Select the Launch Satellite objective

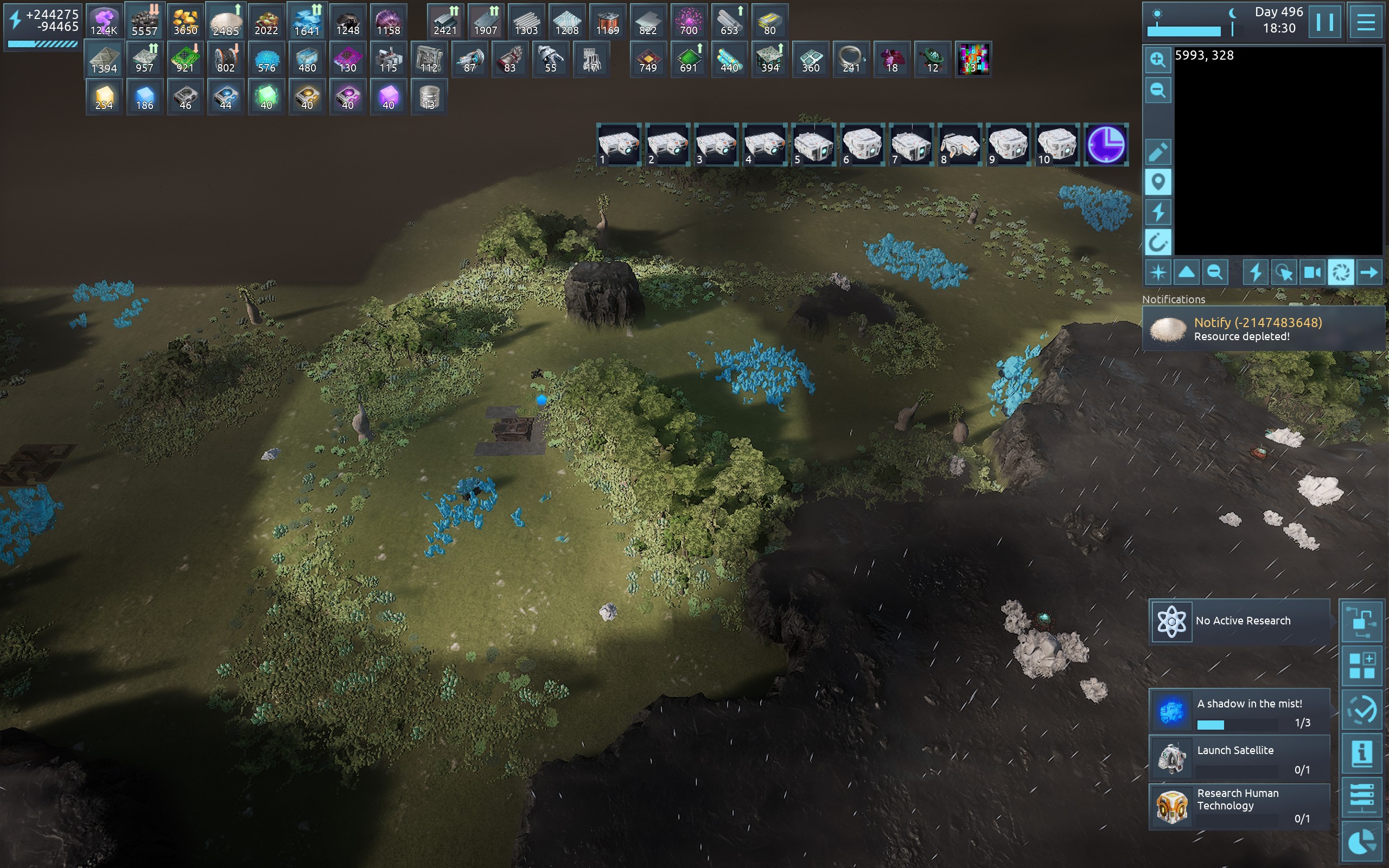(1239, 758)
